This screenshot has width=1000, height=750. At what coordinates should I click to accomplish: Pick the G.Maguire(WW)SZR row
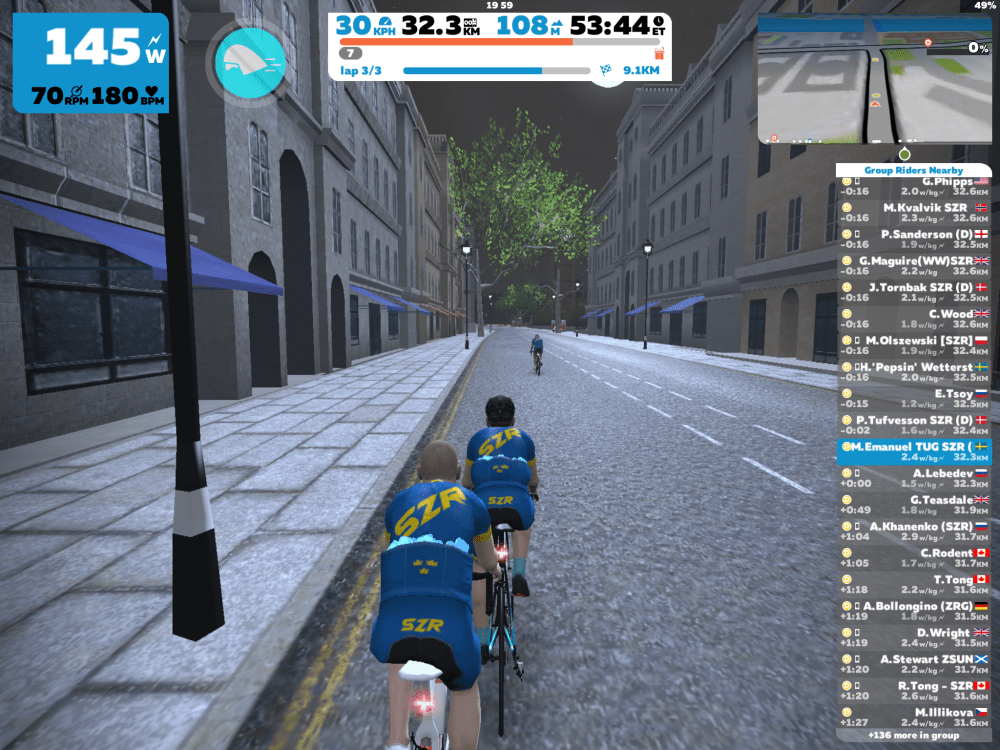[x=913, y=266]
